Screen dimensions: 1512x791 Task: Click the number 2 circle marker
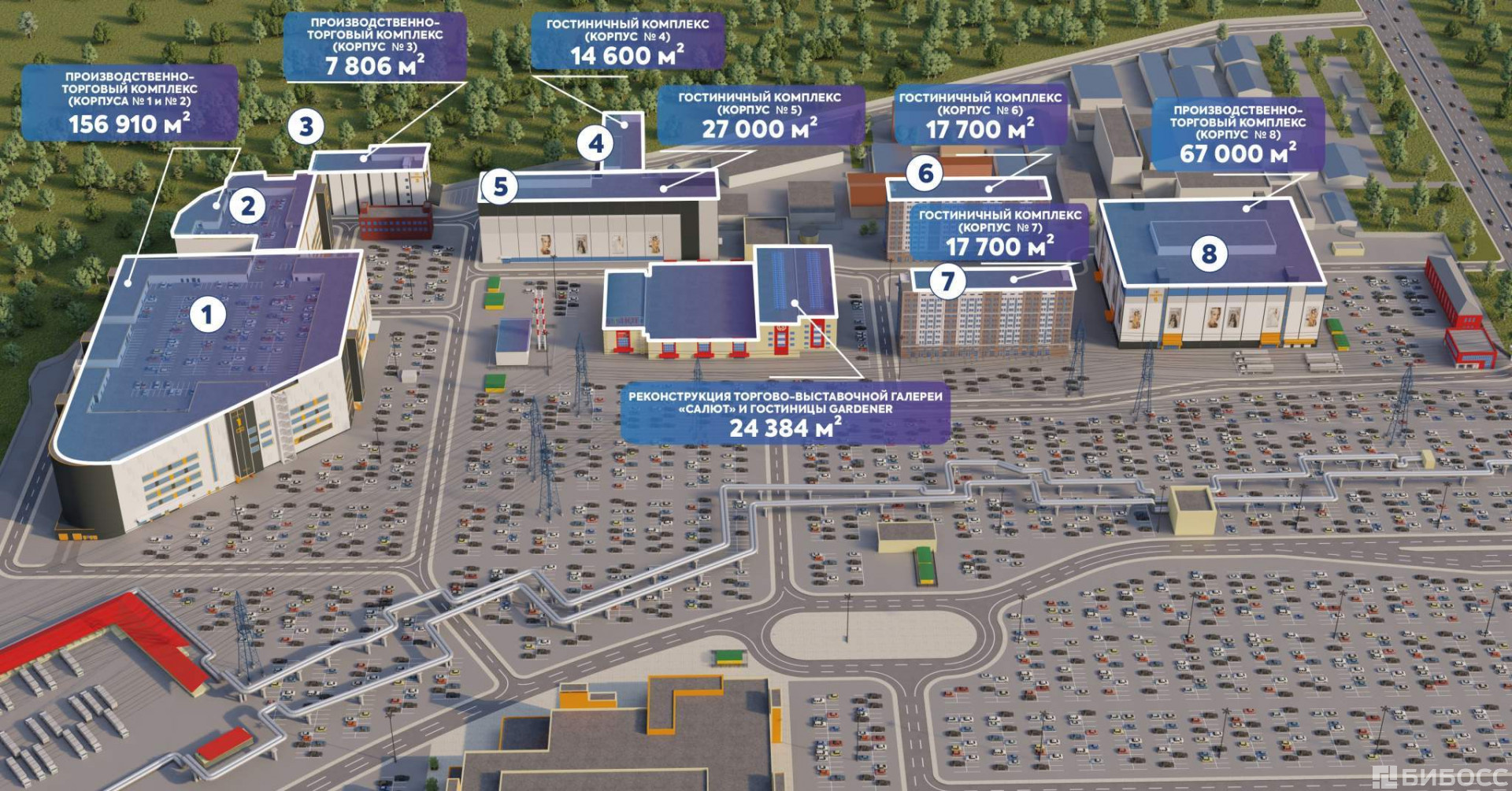(247, 206)
